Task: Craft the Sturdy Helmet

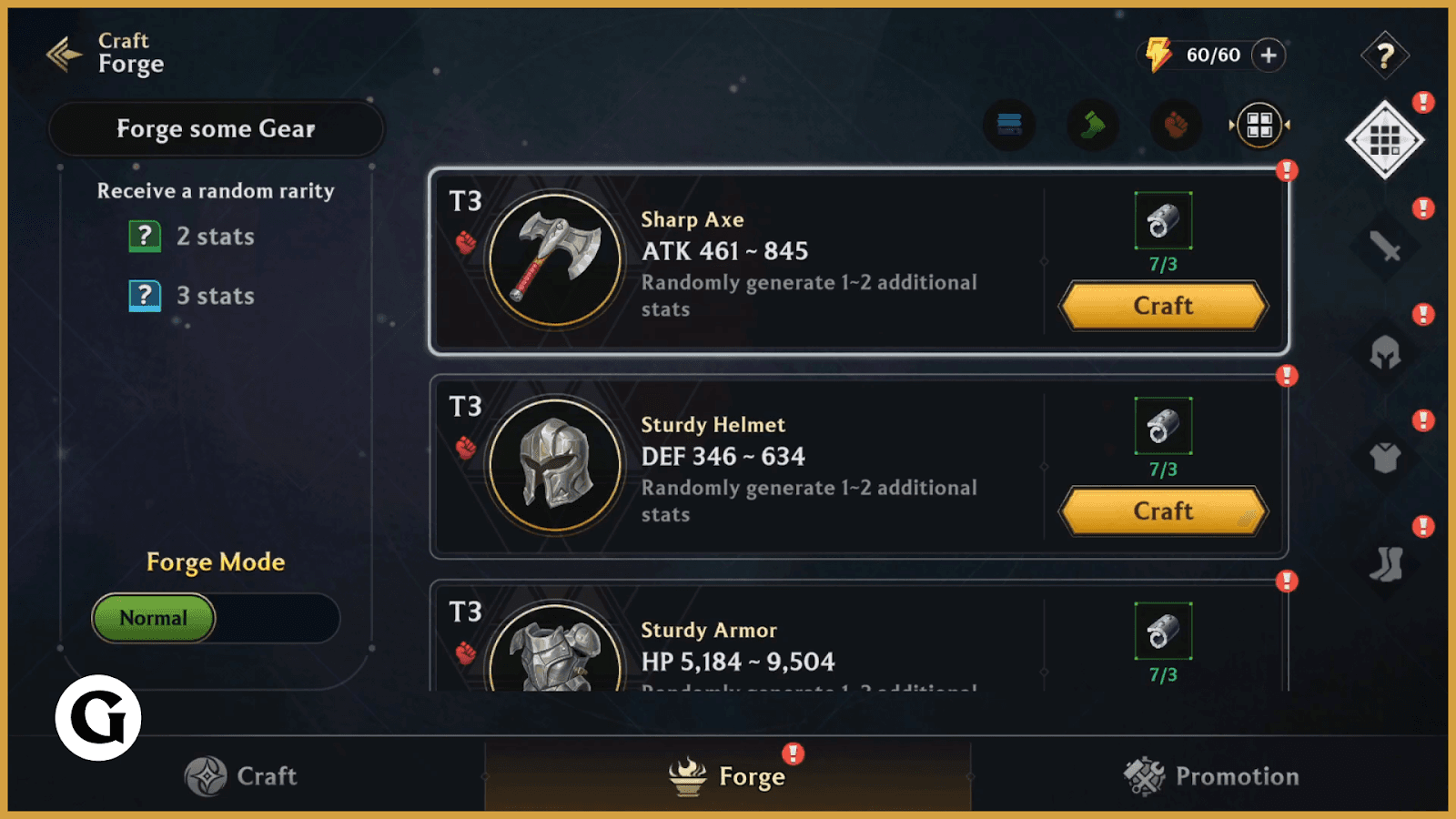Action: (1162, 511)
